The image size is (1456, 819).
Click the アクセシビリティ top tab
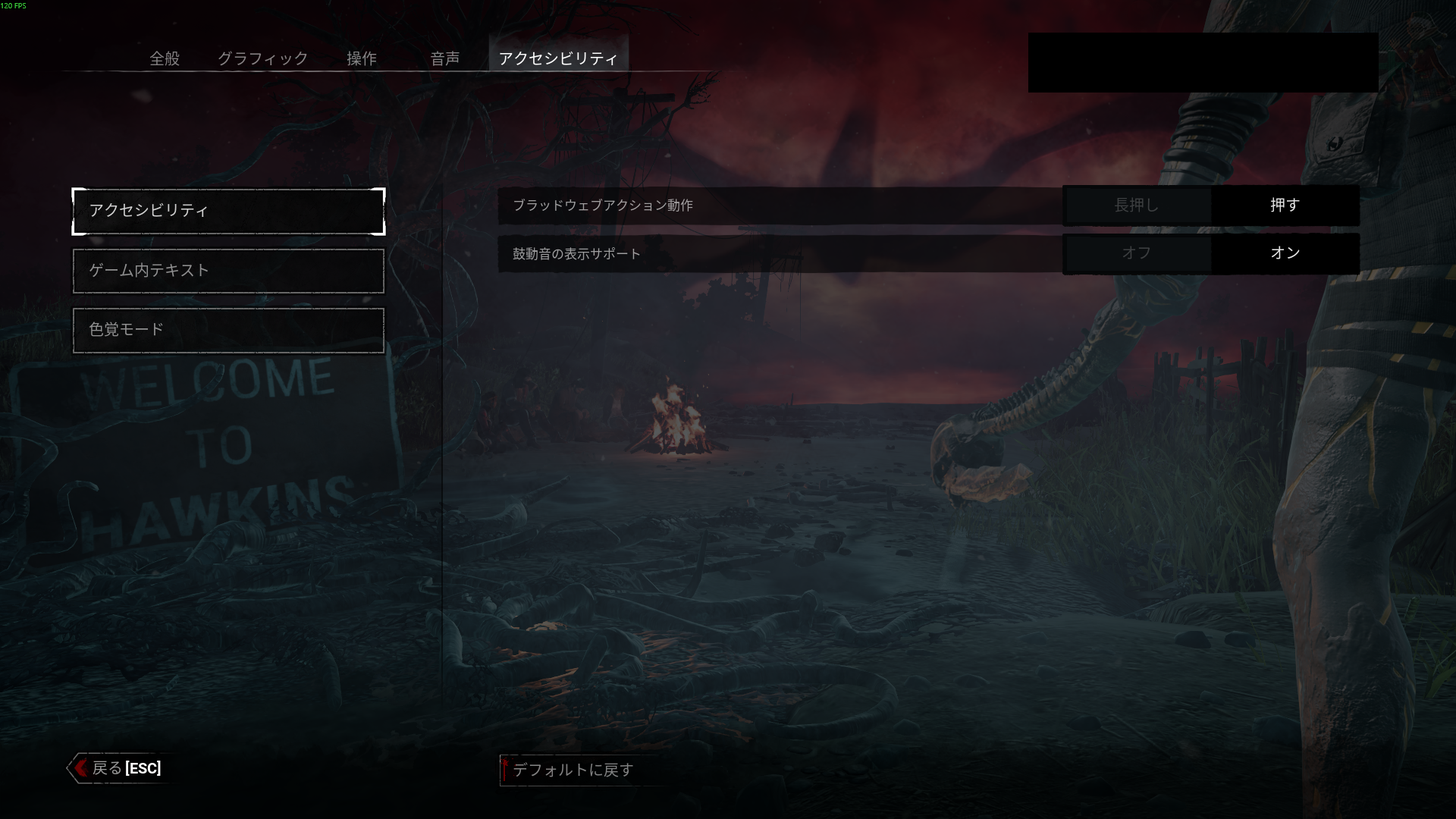coord(558,58)
